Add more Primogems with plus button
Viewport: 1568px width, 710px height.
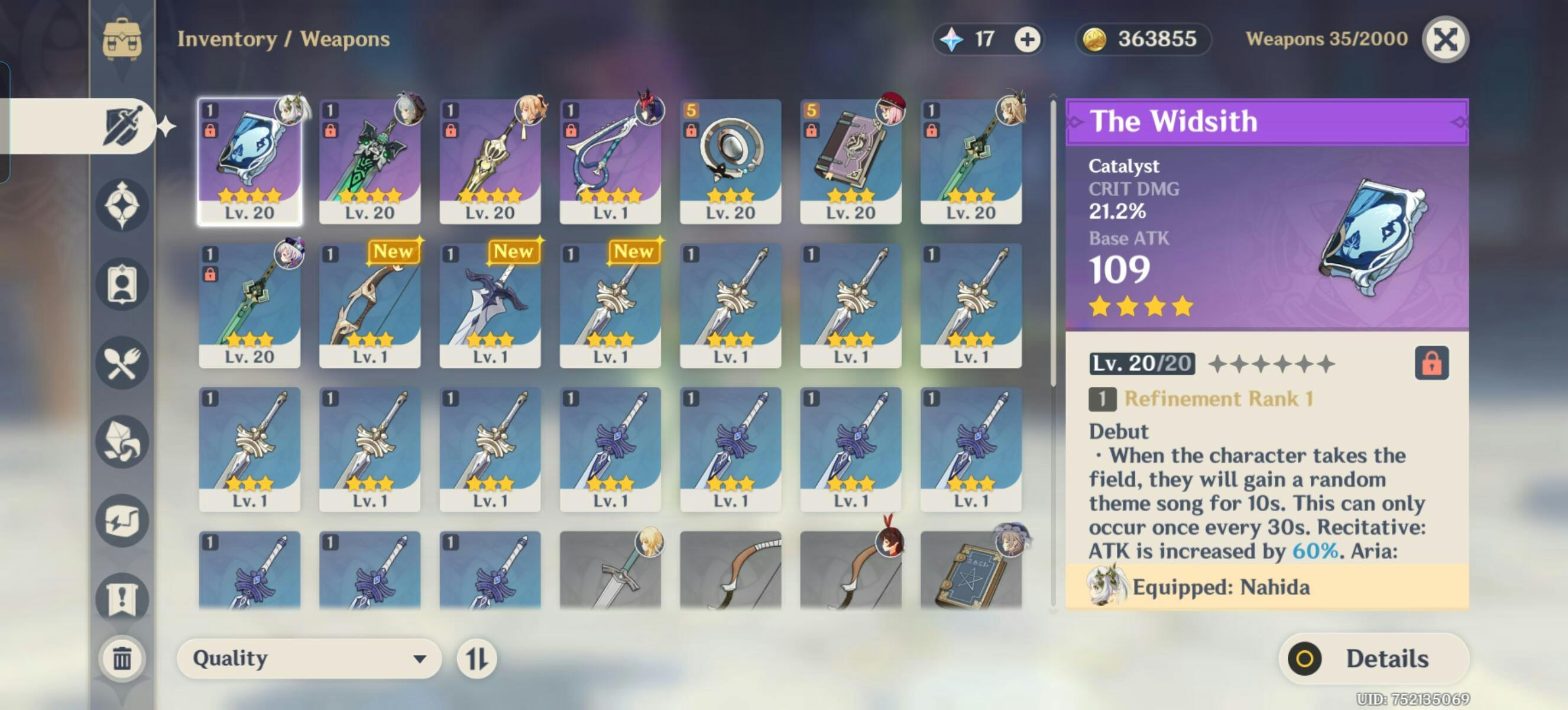pos(1027,40)
